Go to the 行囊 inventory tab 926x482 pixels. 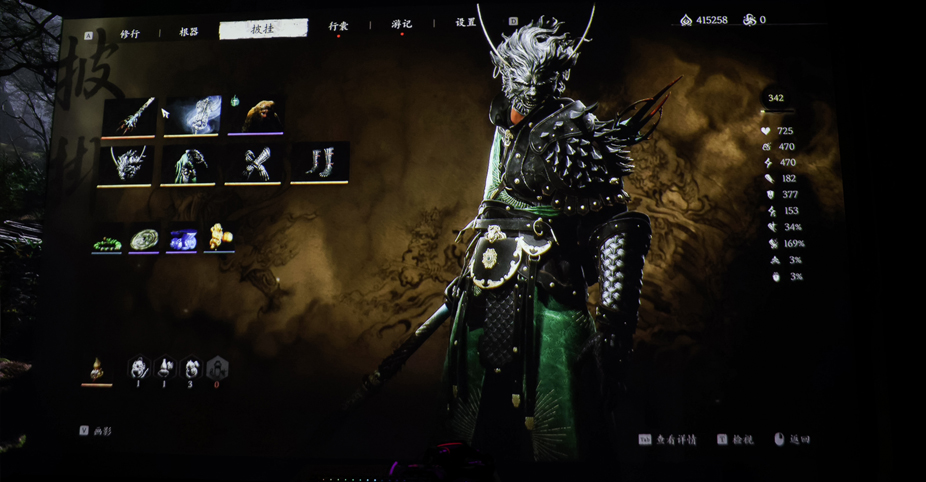click(x=339, y=26)
